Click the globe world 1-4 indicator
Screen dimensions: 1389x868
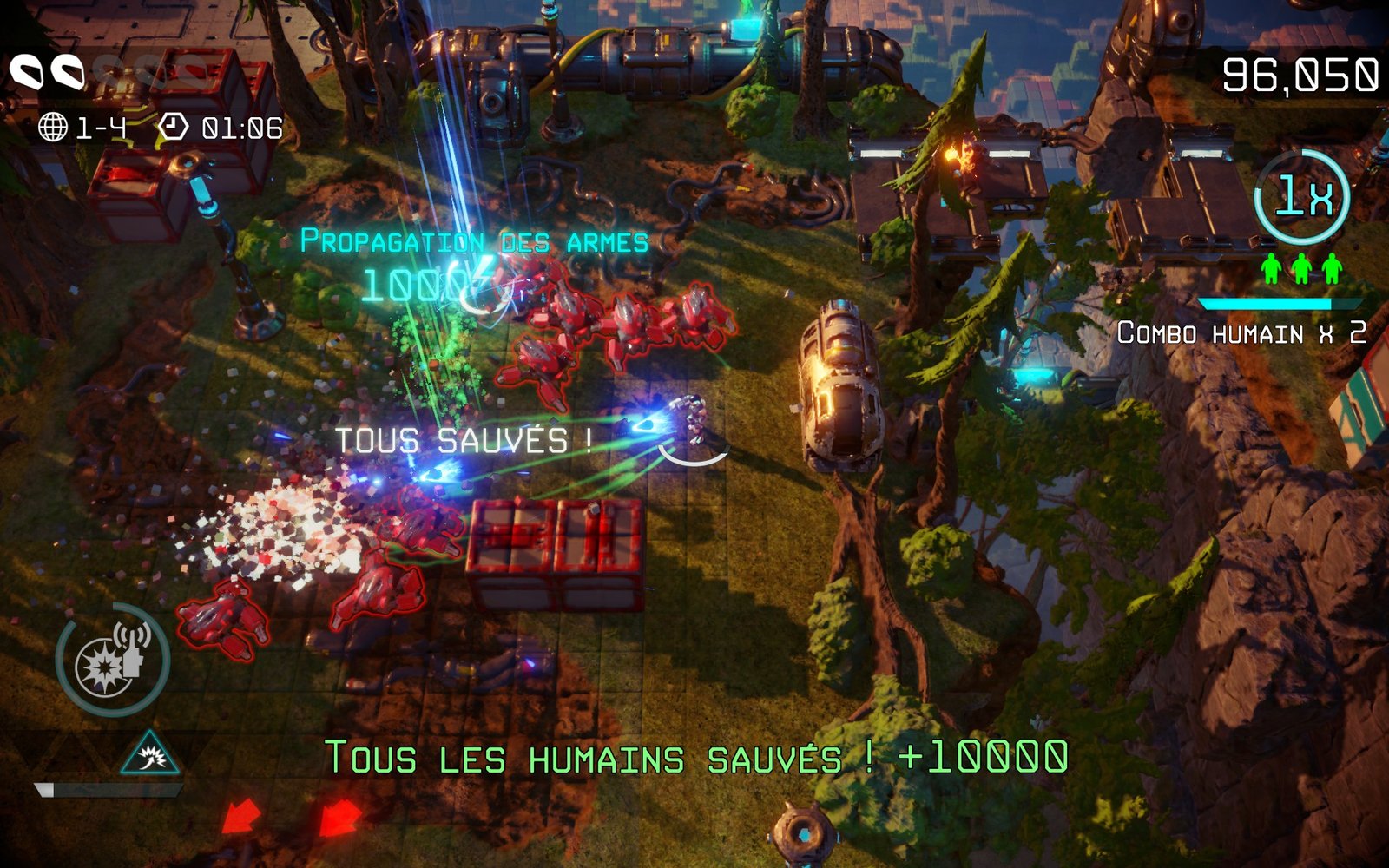(83, 128)
